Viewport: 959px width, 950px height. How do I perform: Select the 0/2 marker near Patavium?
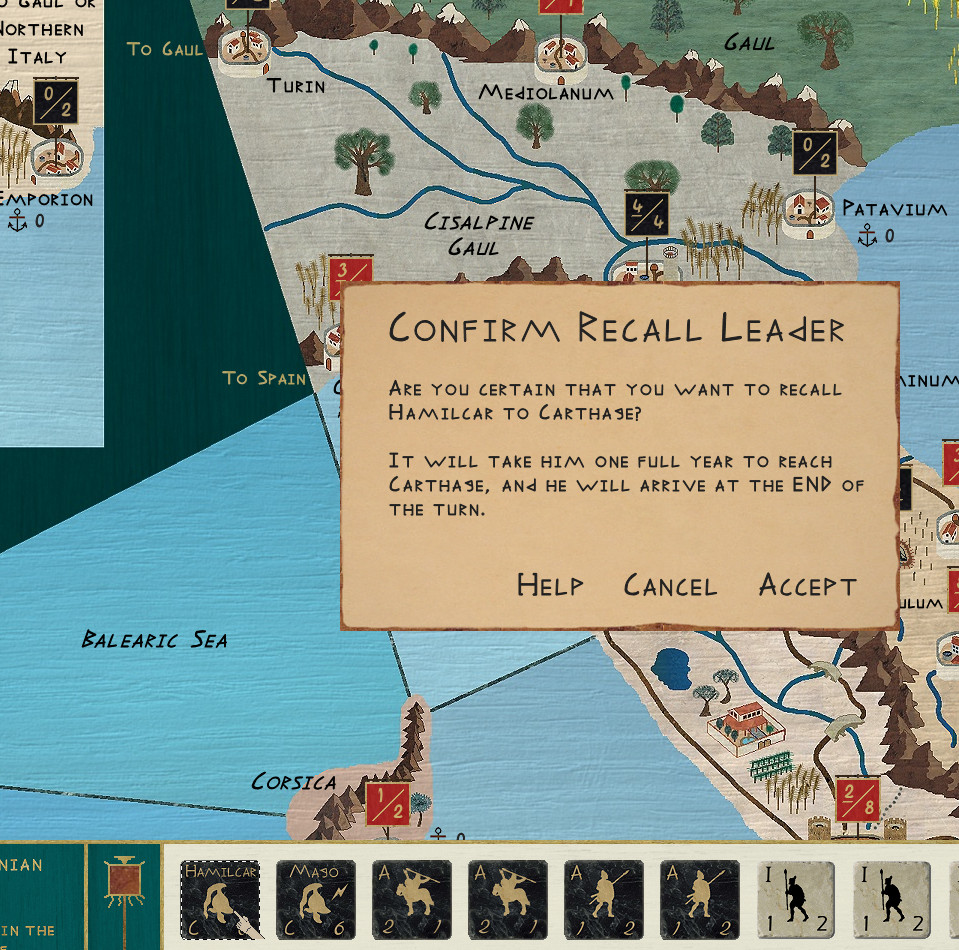click(x=814, y=153)
